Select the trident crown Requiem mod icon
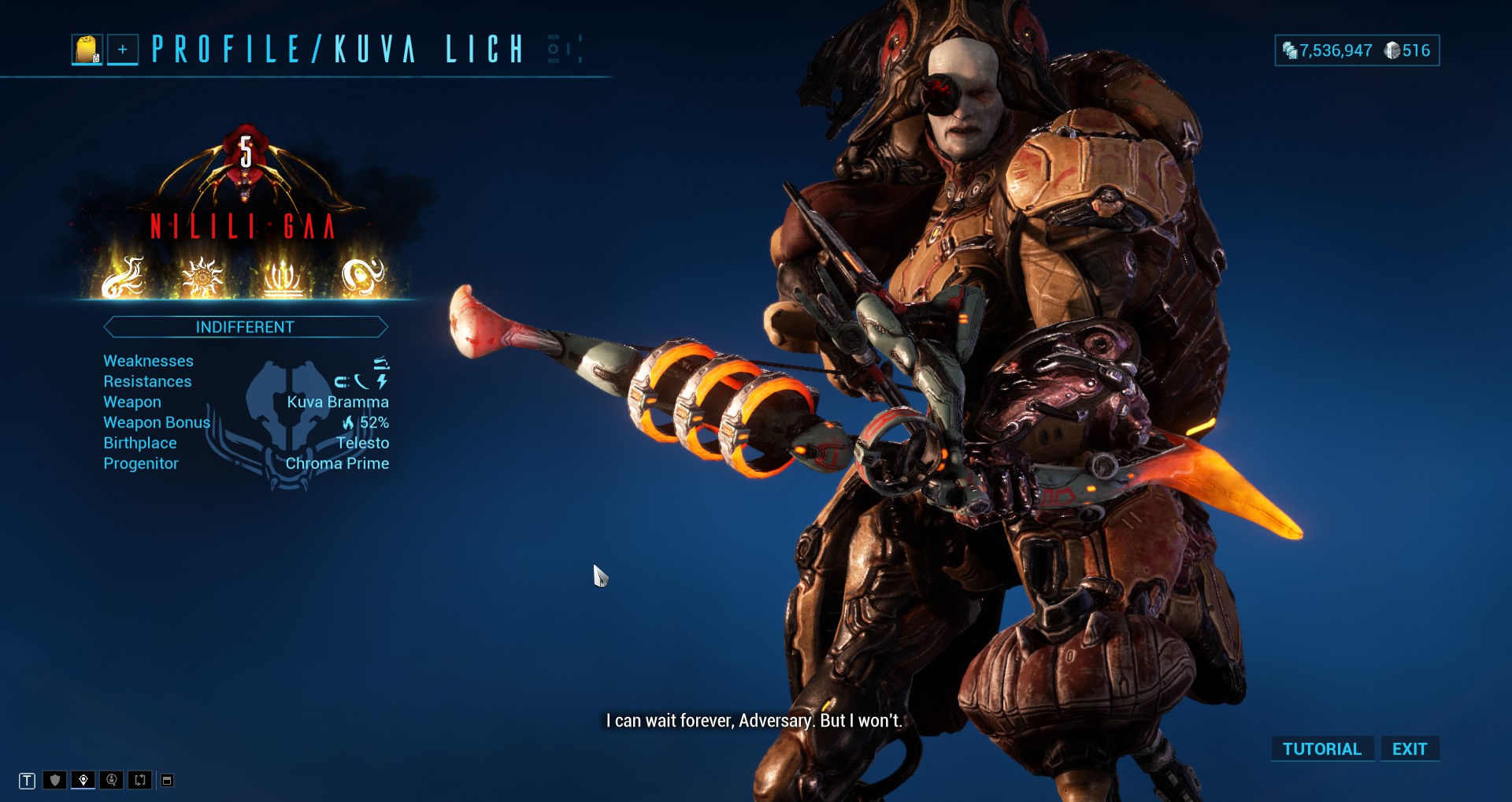 [282, 277]
